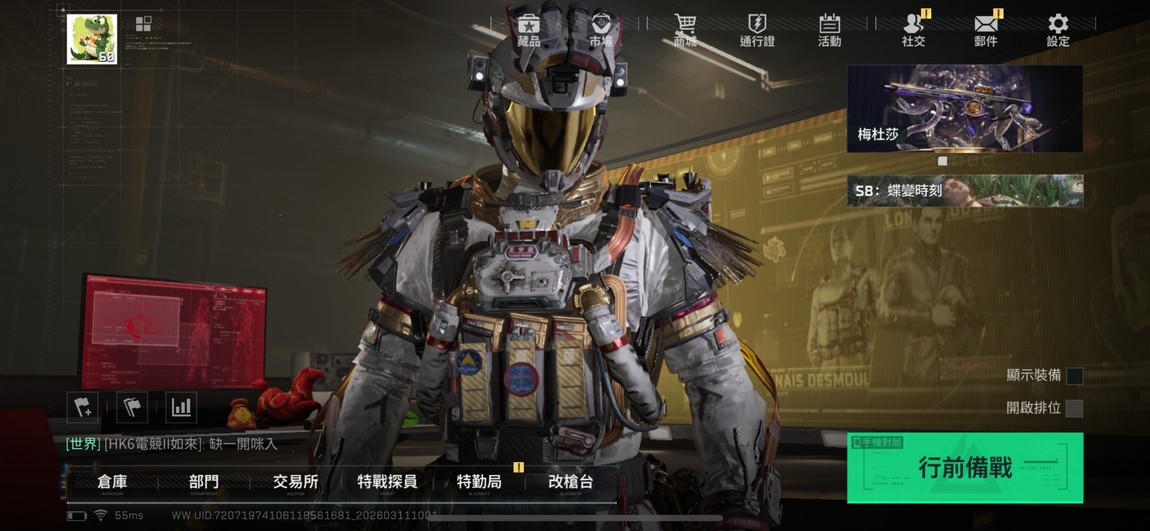The width and height of the screenshot is (1150, 531).
Task: Enable the 開啟排位 ranked checkbox
Action: click(x=1074, y=408)
